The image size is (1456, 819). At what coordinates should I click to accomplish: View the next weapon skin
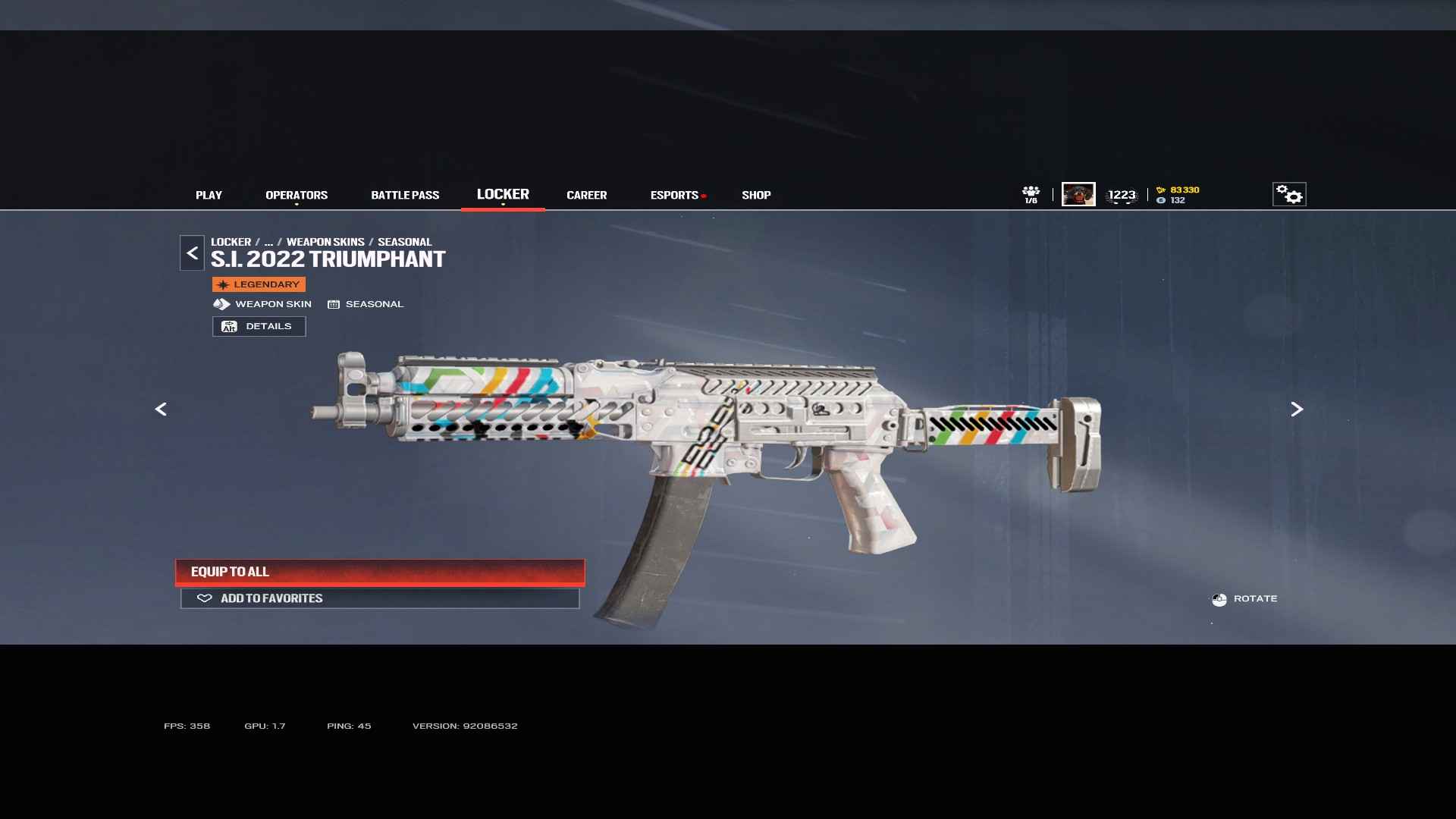pos(1297,409)
